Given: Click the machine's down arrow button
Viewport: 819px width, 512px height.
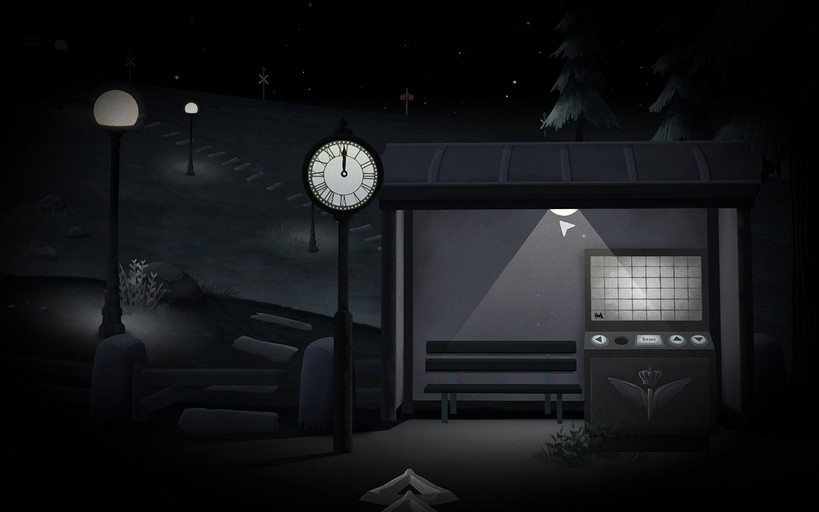Looking at the screenshot, I should pos(698,340).
